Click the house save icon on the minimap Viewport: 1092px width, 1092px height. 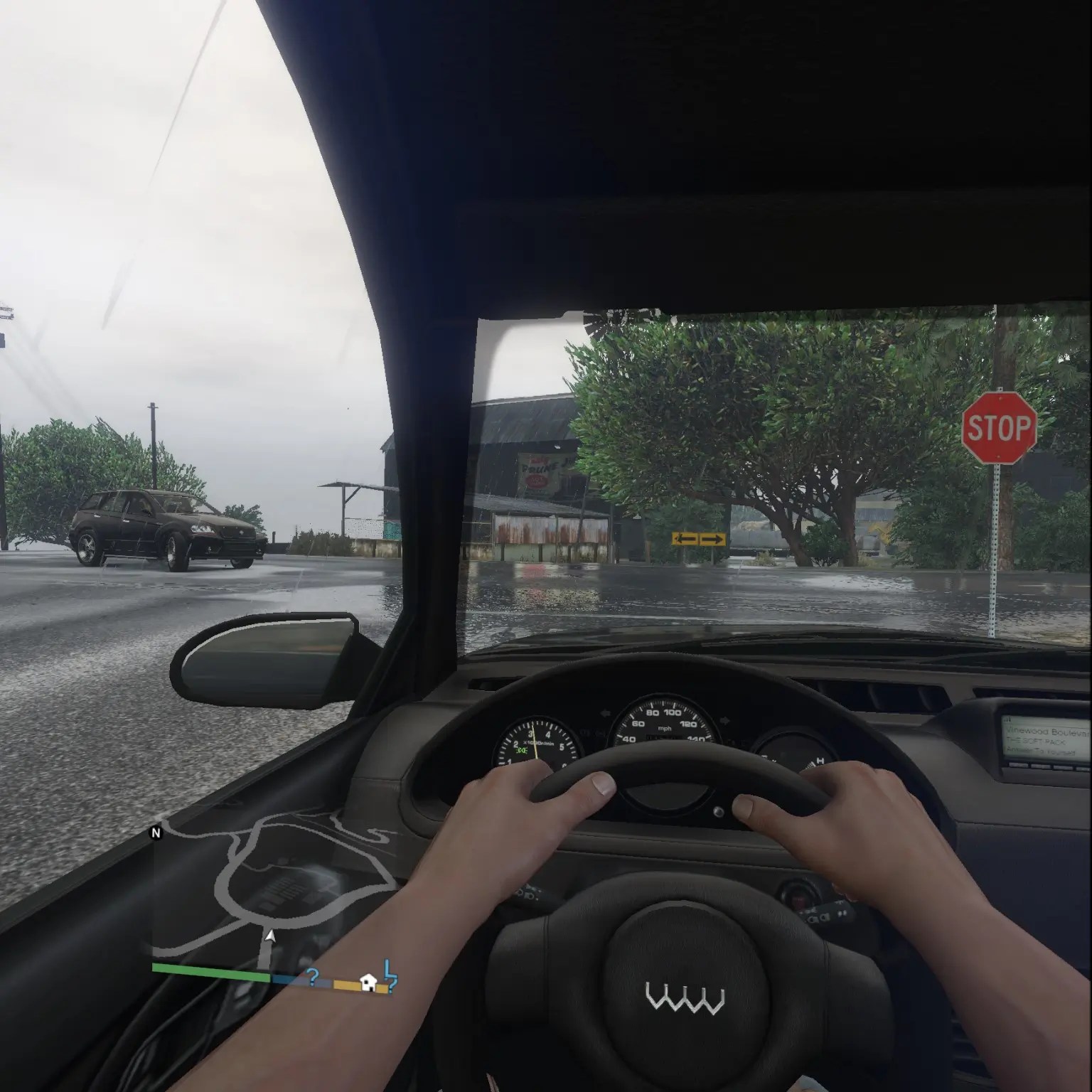(367, 982)
